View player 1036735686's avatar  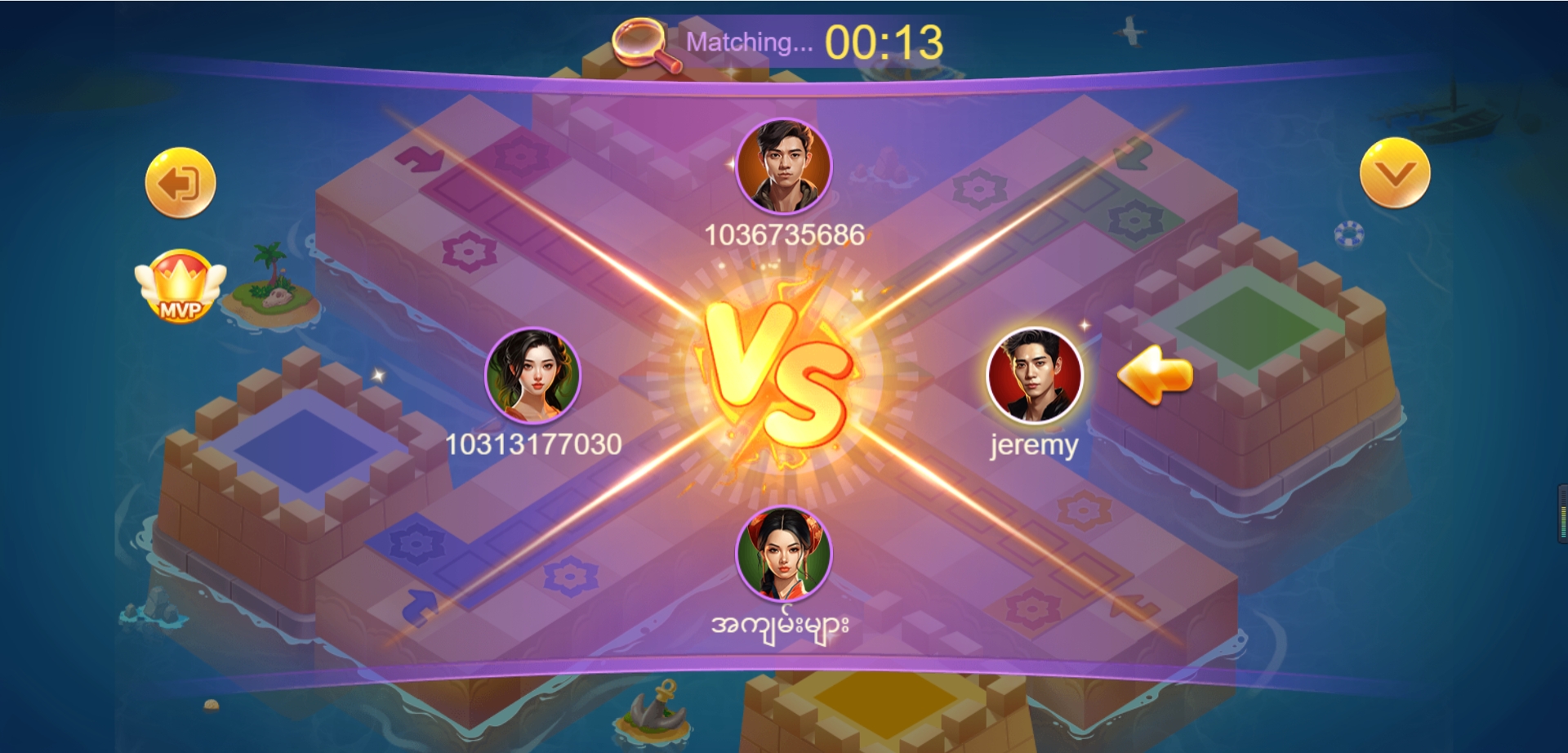point(783,167)
